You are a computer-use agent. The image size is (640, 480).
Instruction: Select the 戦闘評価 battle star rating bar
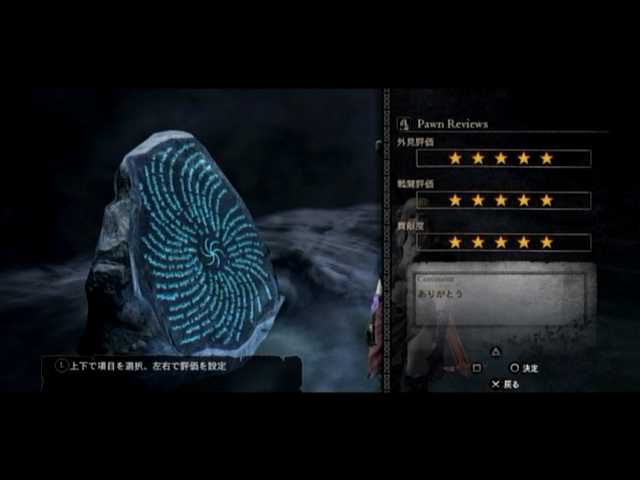(503, 200)
